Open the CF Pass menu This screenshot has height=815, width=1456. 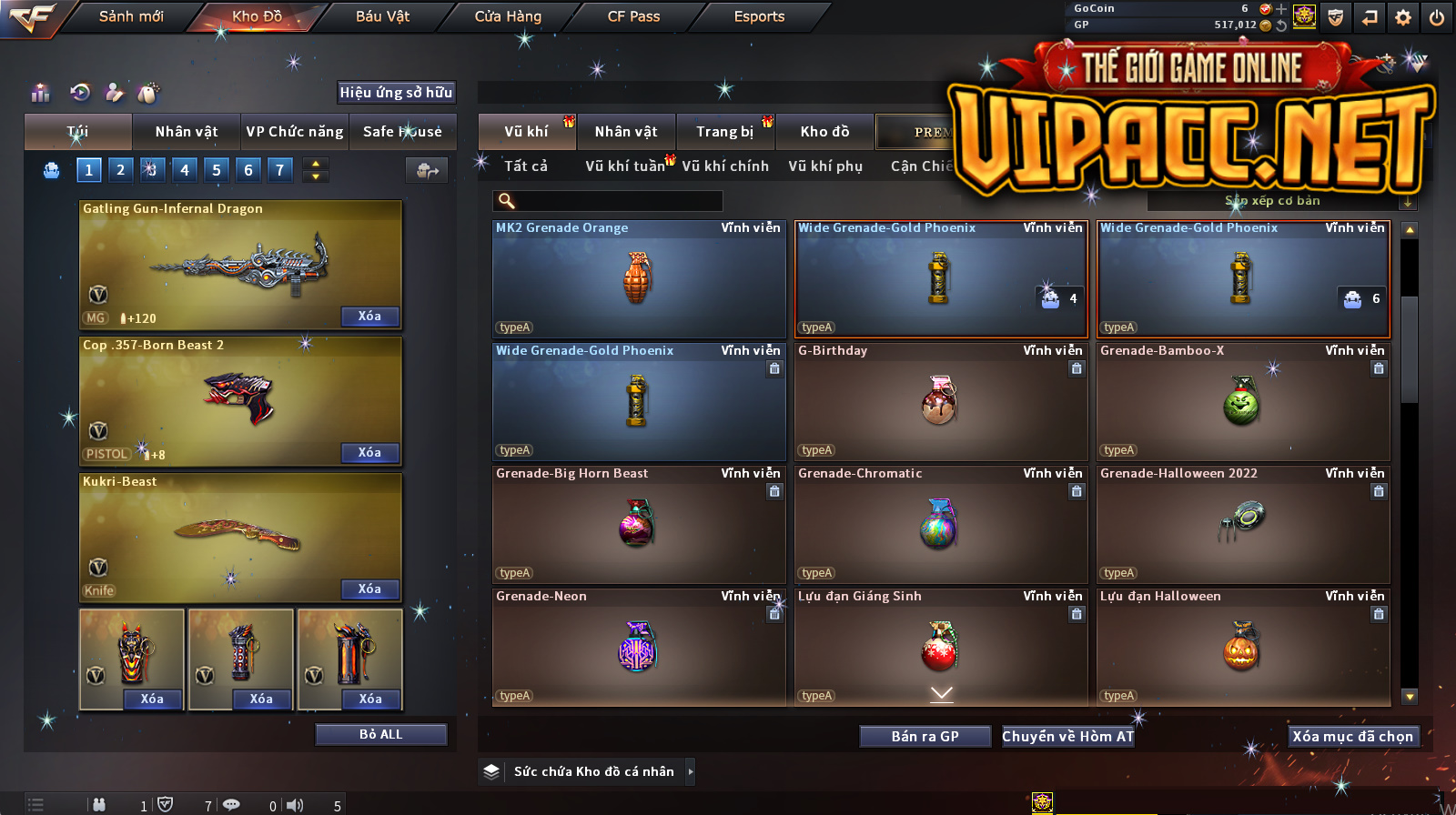(633, 16)
